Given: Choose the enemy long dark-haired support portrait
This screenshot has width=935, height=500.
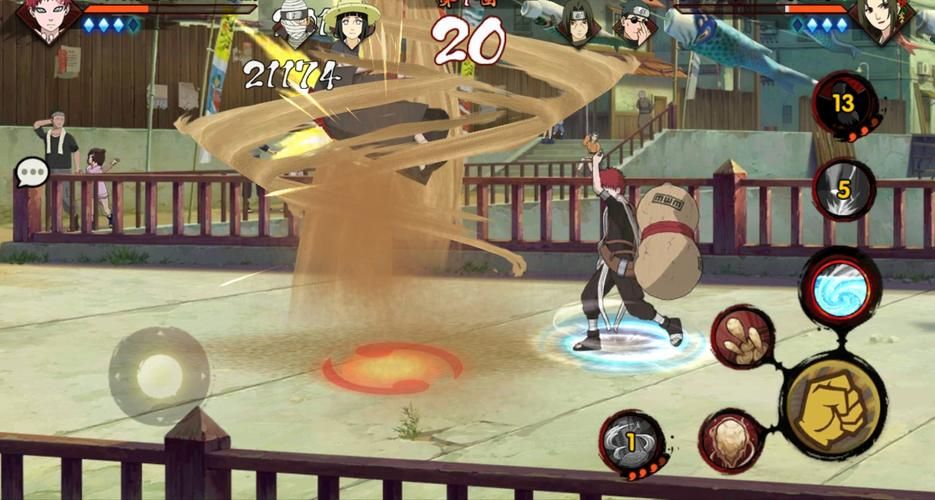Looking at the screenshot, I should [x=579, y=25].
